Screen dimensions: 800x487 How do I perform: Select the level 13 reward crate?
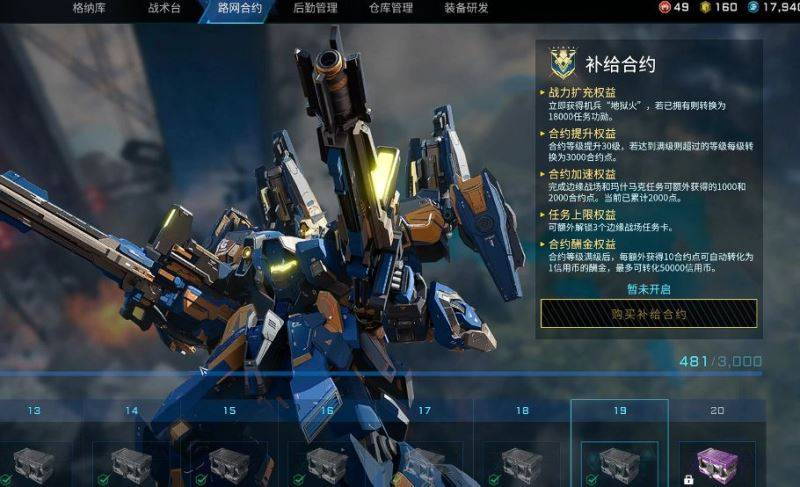click(x=35, y=464)
